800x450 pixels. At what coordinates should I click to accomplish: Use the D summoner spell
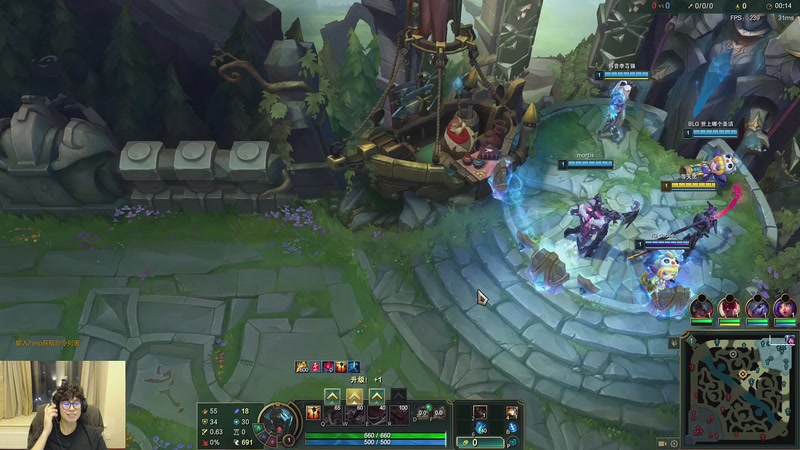tap(421, 412)
